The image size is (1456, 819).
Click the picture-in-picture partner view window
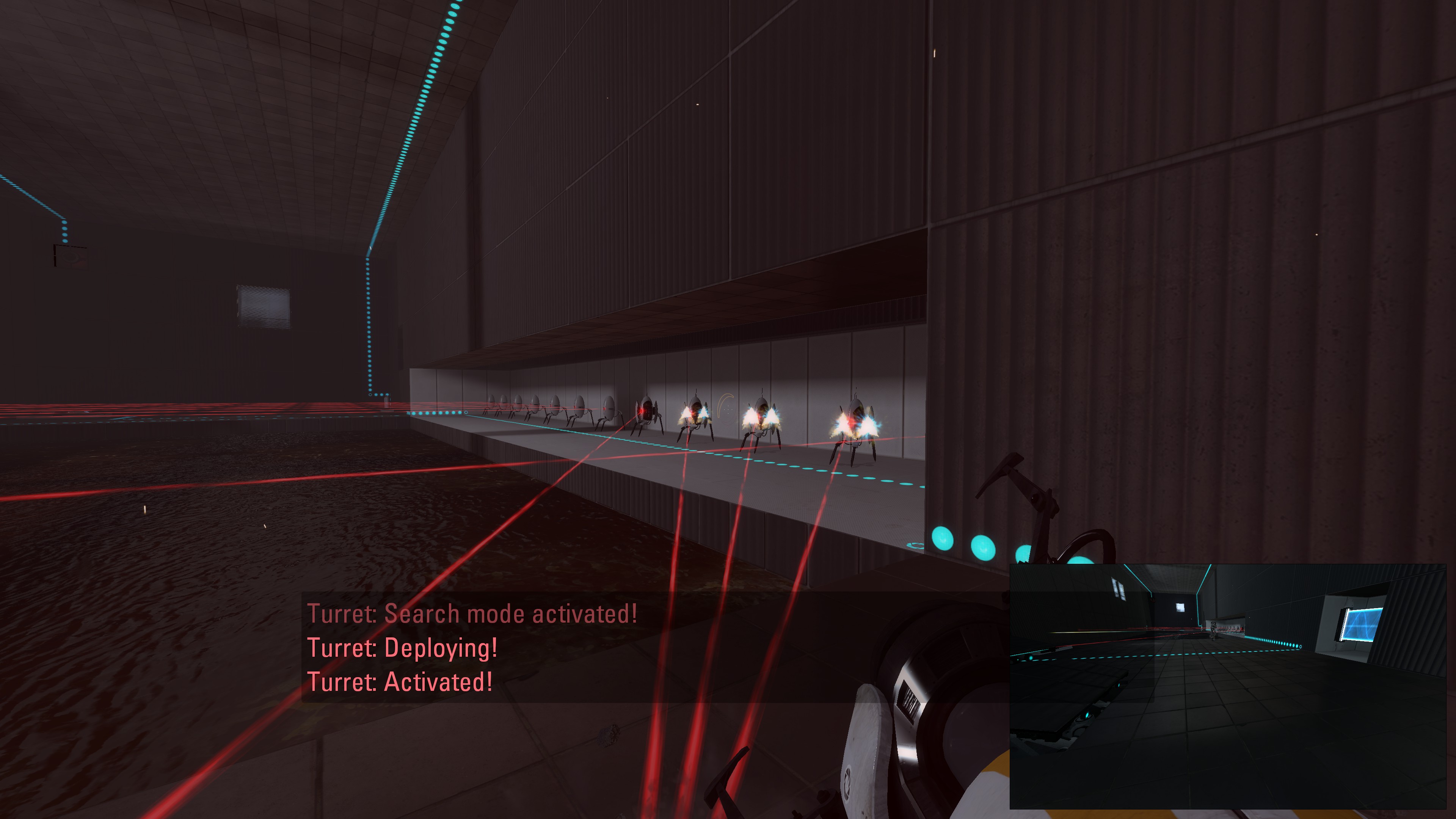pyautogui.click(x=1227, y=686)
